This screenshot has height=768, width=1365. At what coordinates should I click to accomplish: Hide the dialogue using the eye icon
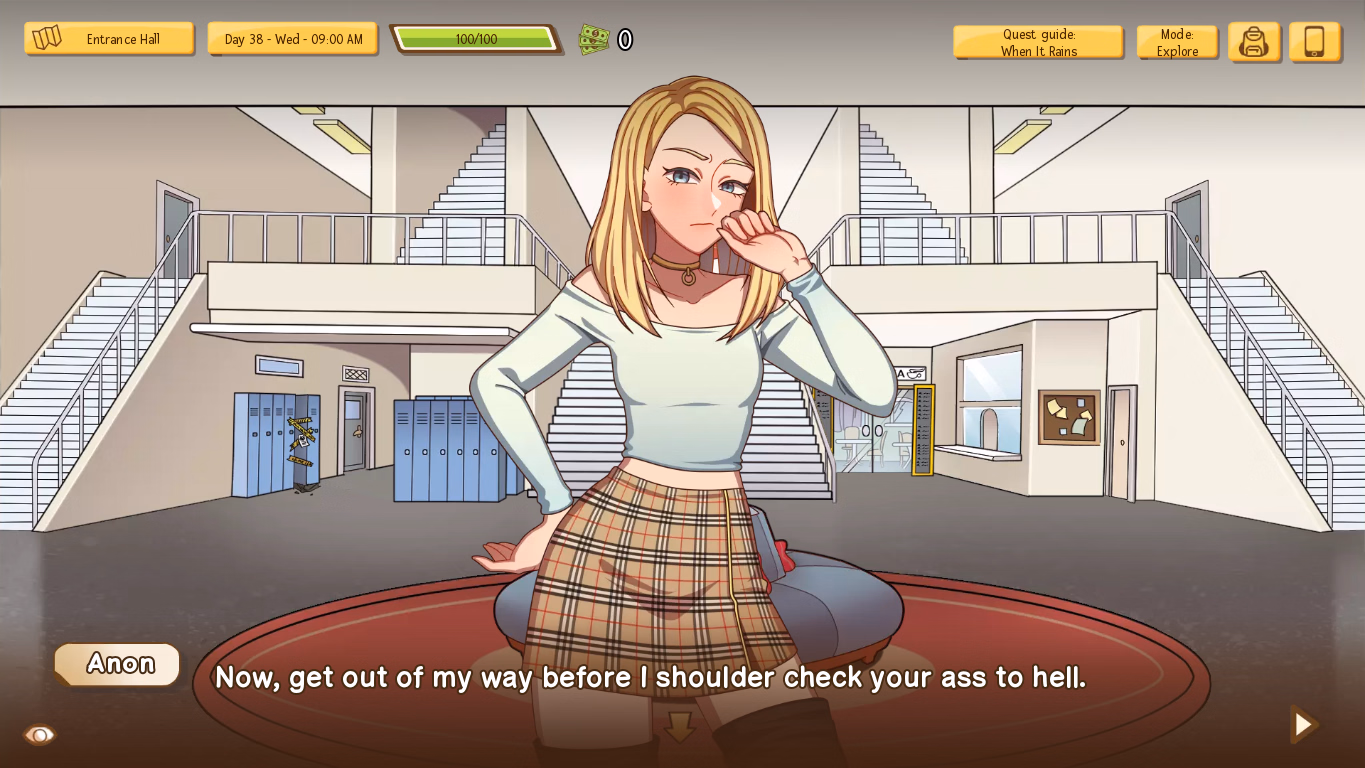tap(40, 735)
